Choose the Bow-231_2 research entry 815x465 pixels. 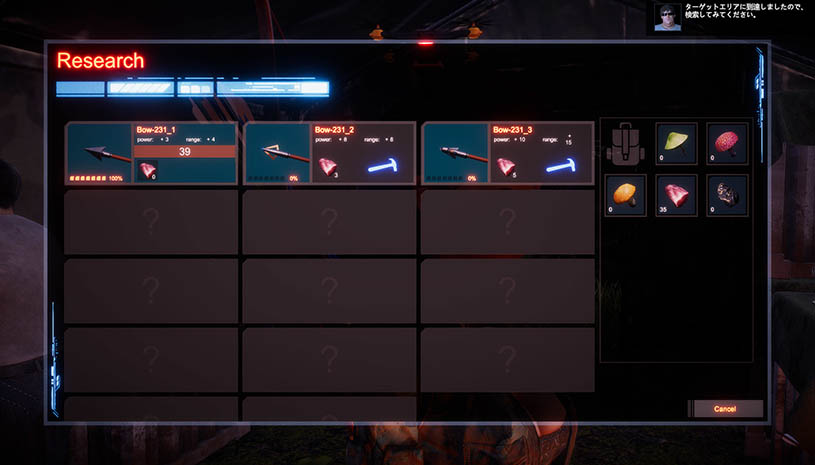tap(329, 153)
